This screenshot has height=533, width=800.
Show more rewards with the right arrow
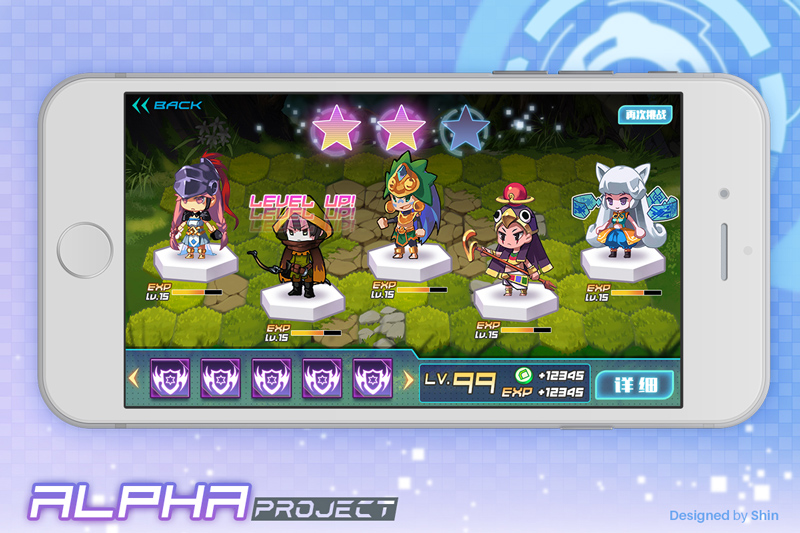point(408,379)
